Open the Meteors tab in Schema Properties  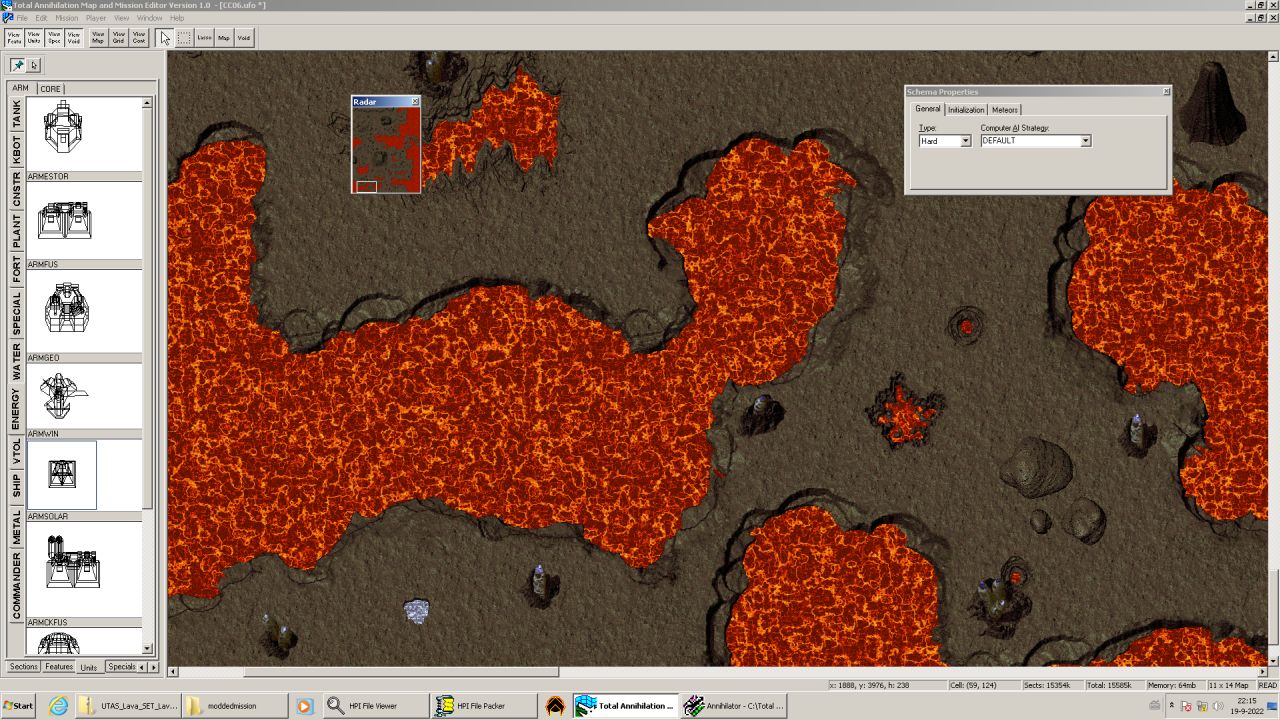pyautogui.click(x=1004, y=110)
